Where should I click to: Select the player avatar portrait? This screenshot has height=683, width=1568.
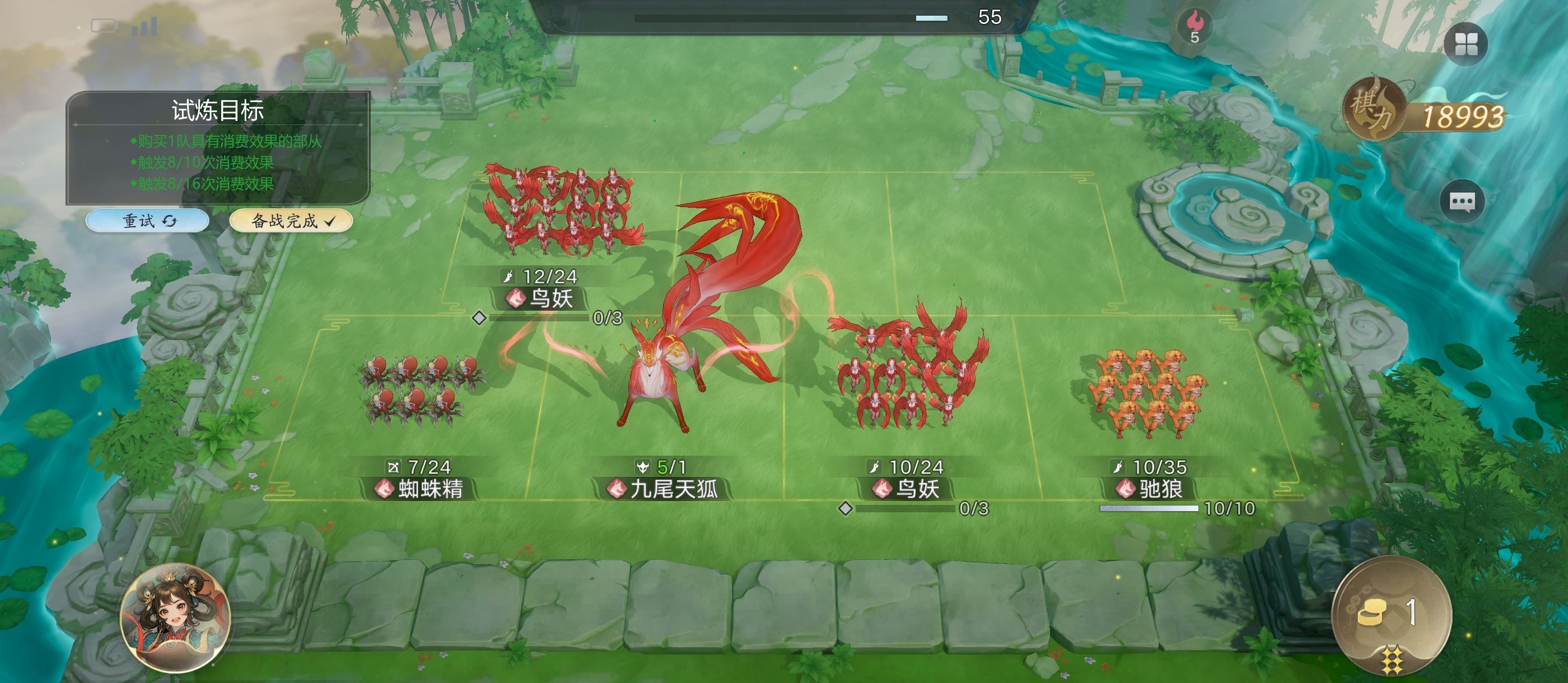[x=175, y=617]
